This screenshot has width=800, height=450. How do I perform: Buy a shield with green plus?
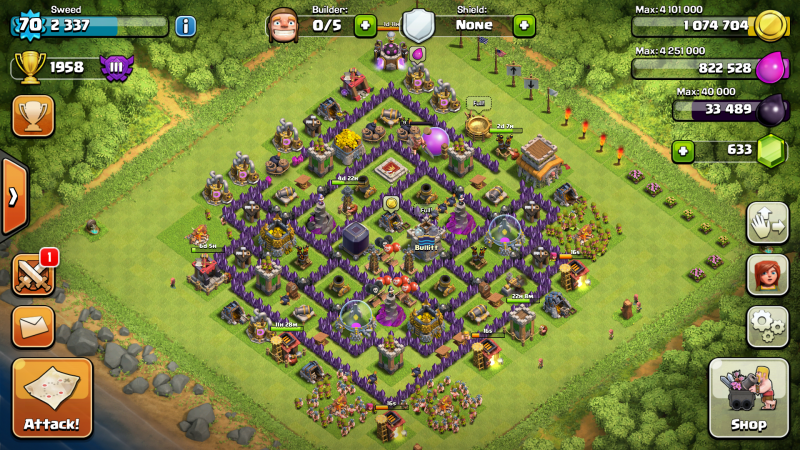(524, 26)
